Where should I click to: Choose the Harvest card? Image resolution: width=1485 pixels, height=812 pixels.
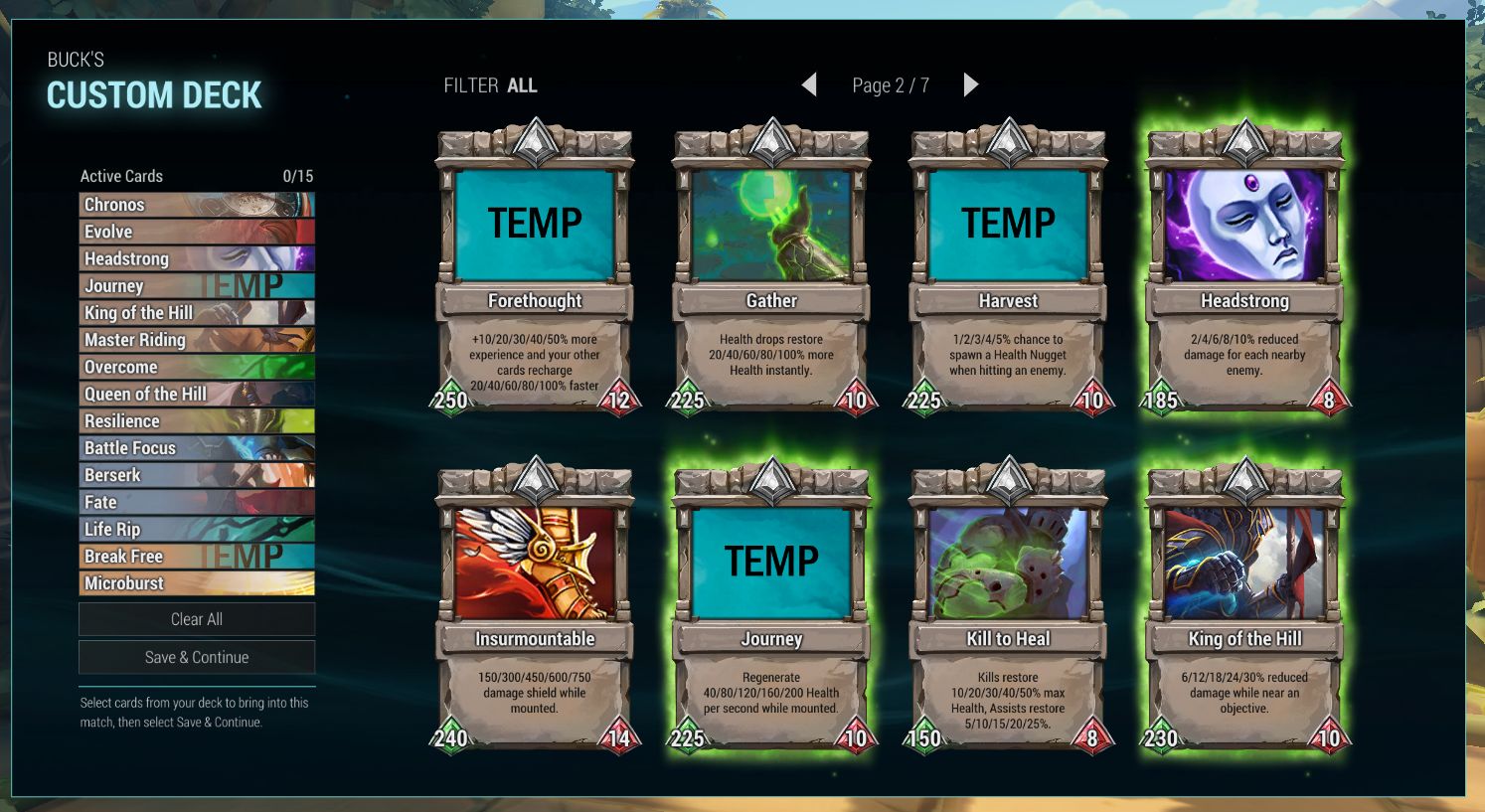(1008, 268)
